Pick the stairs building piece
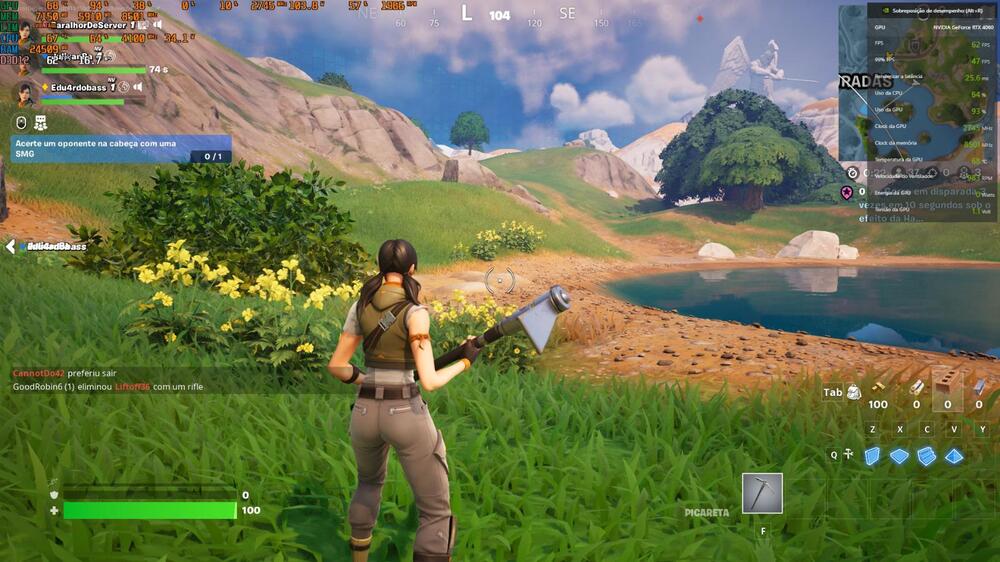 pos(926,455)
